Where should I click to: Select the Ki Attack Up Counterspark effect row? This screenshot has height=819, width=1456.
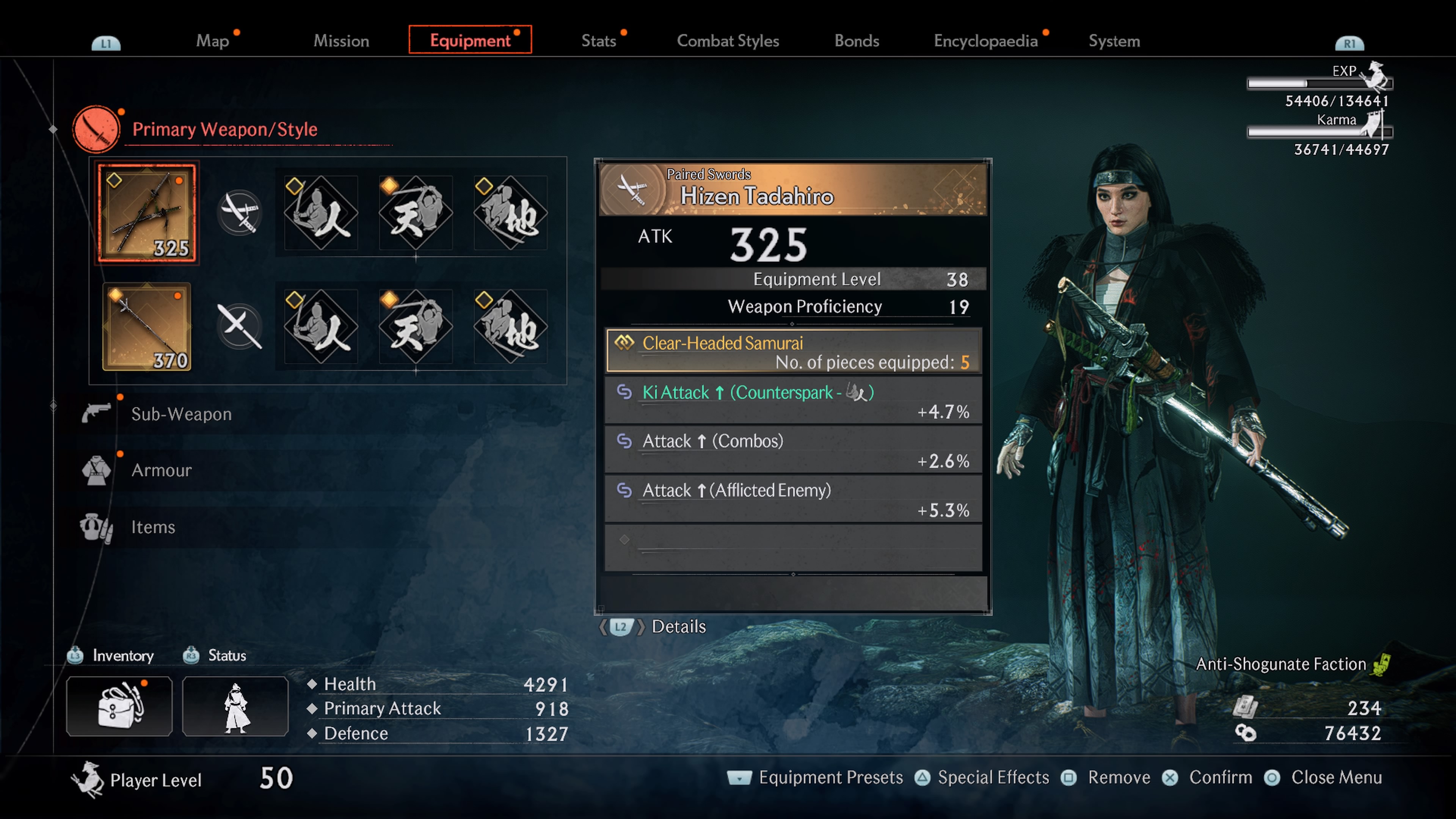coord(792,401)
